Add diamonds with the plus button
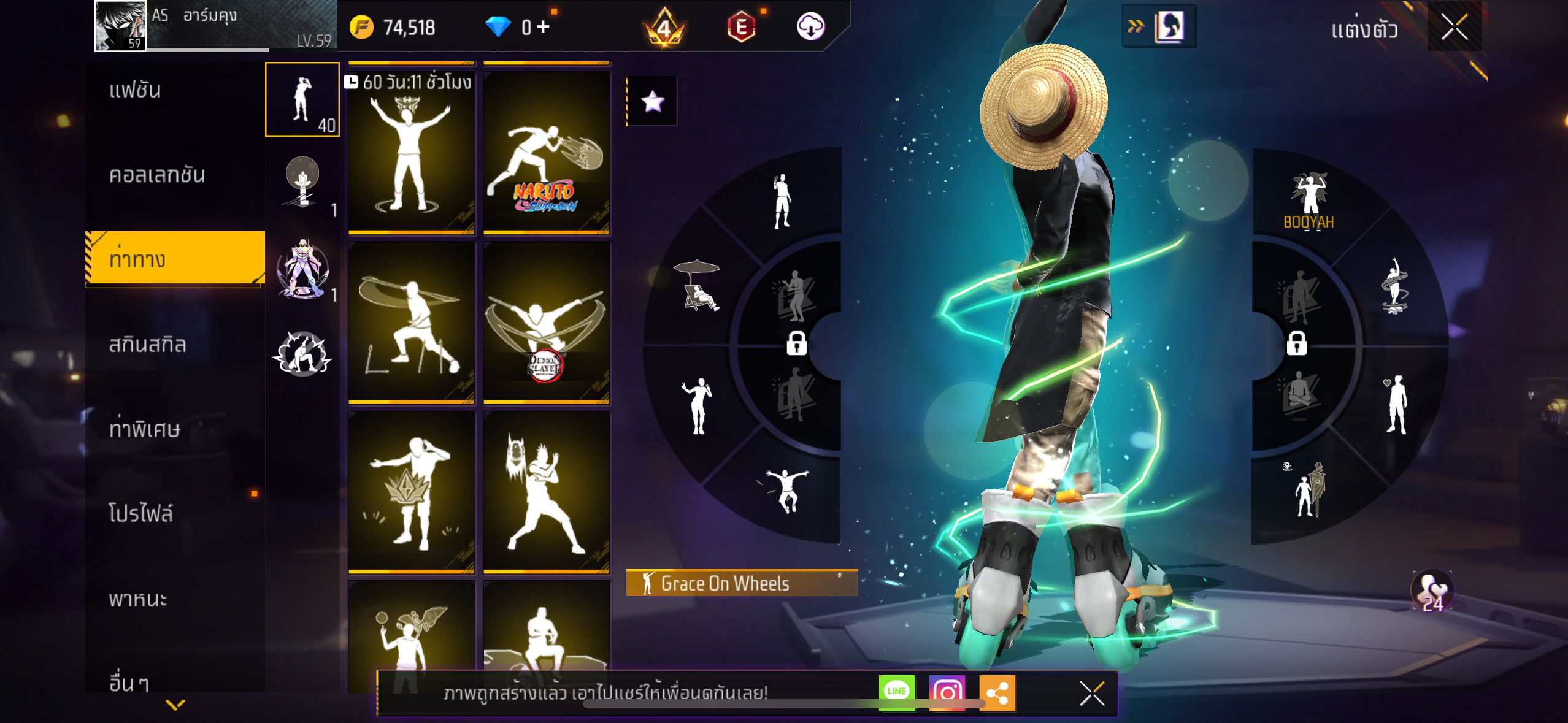 (543, 27)
